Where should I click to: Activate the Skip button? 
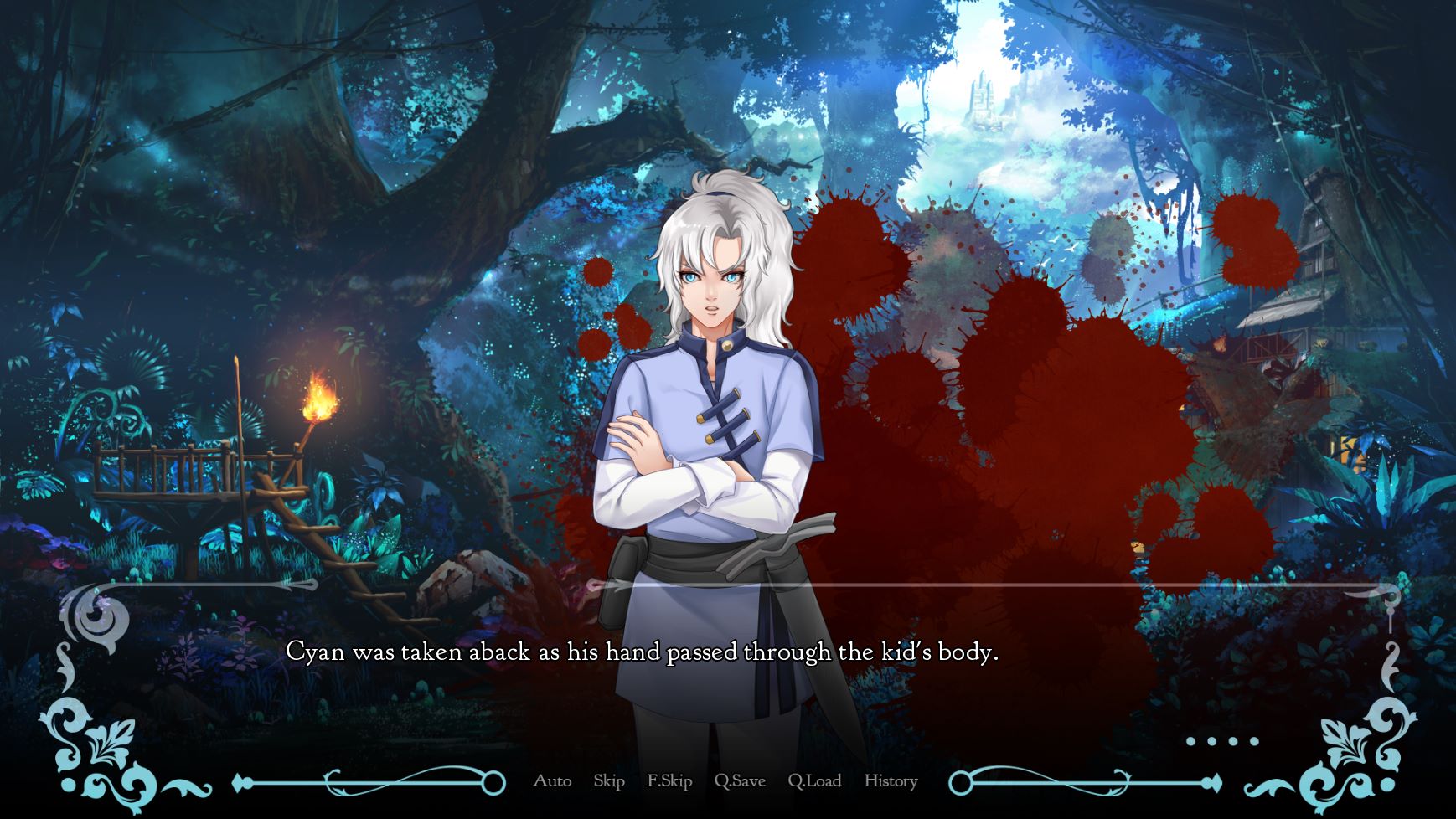609,781
